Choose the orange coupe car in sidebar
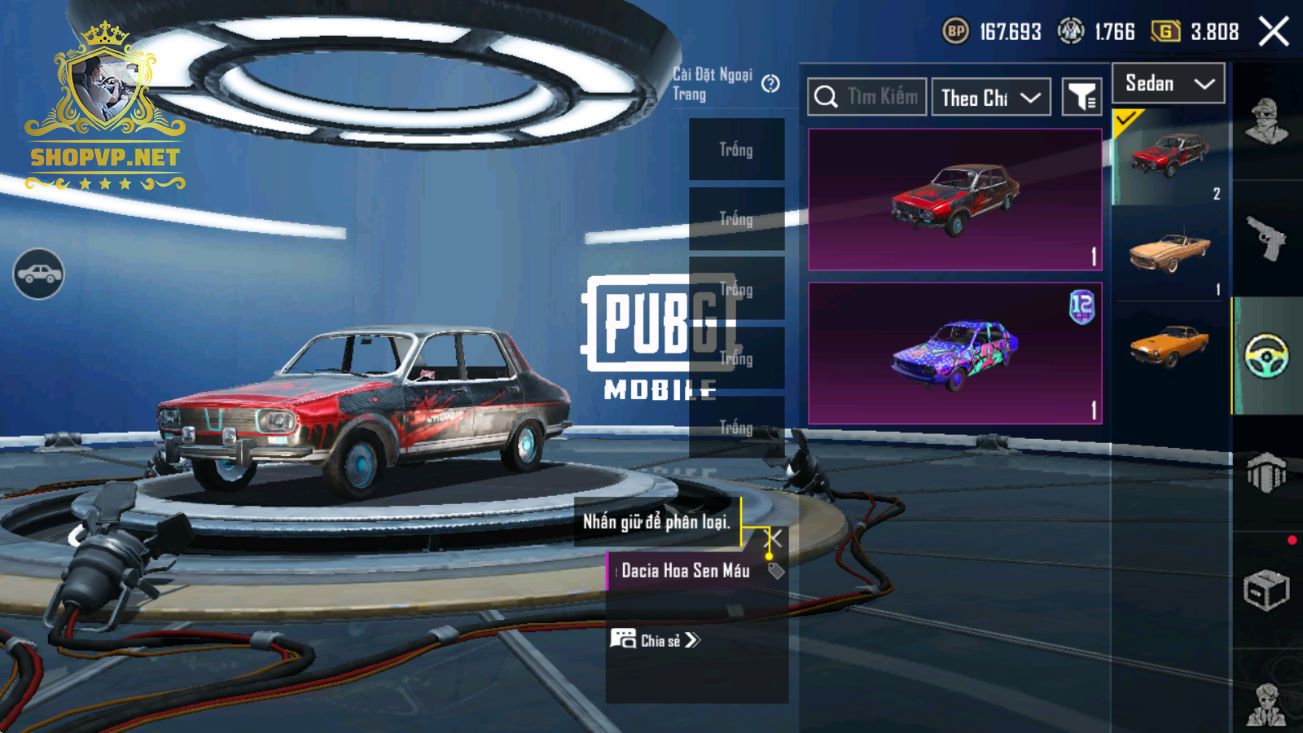Screen dimensions: 1303x733 click(x=1169, y=346)
